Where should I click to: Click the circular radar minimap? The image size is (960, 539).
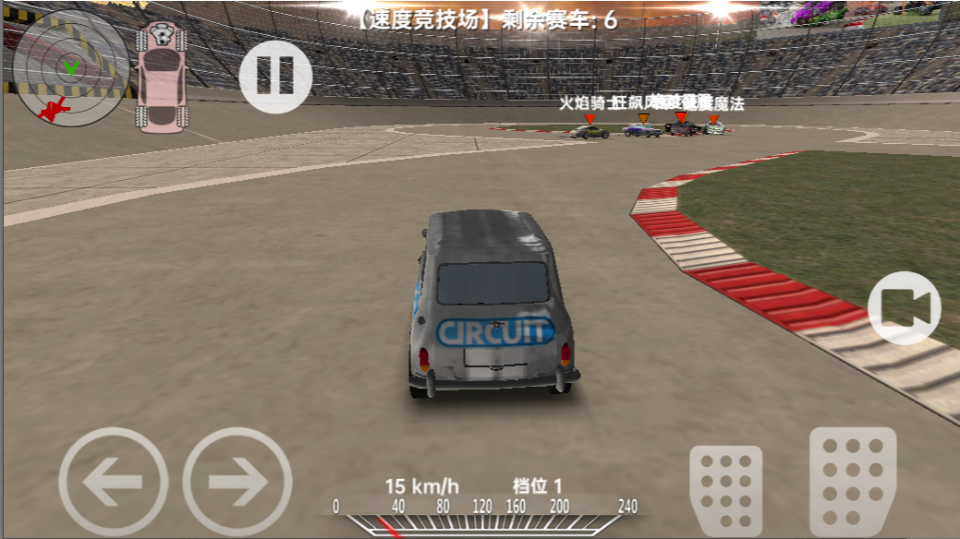(x=70, y=68)
